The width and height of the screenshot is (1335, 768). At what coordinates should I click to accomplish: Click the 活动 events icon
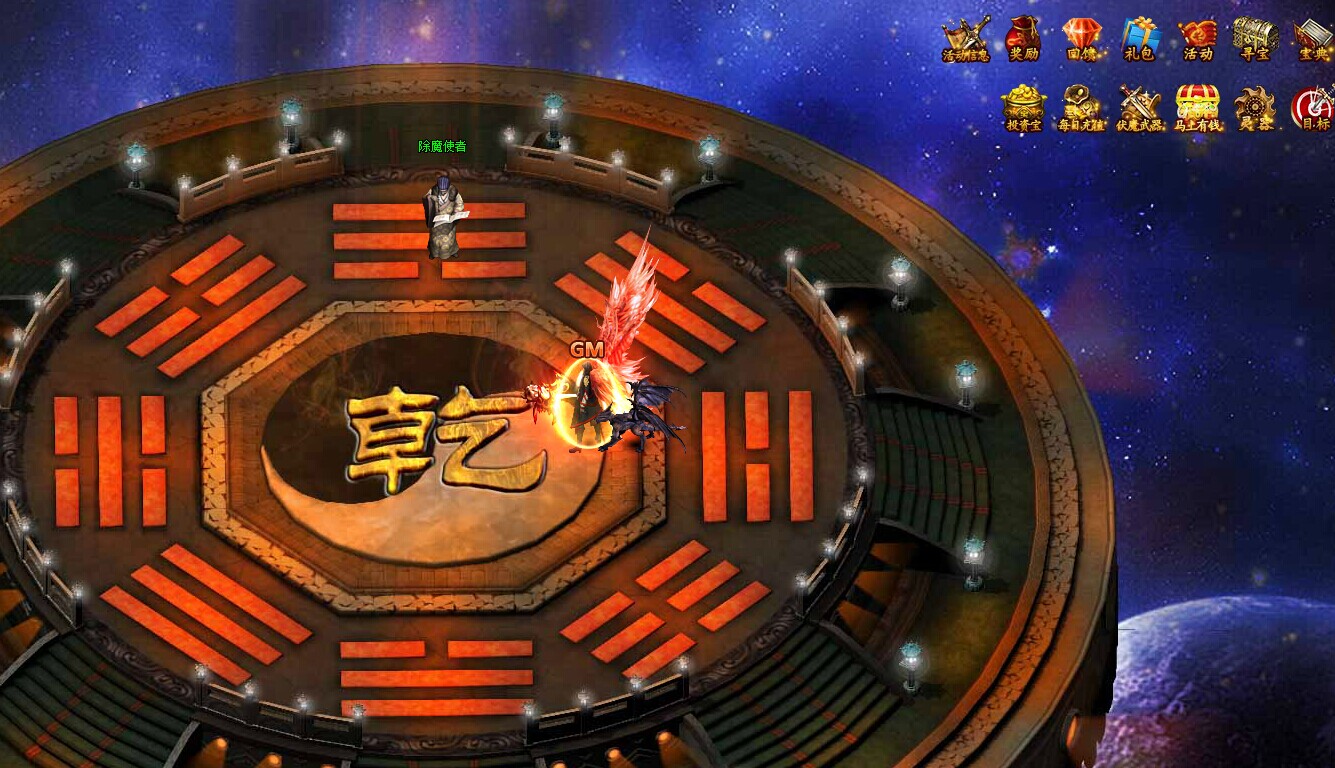coord(1196,35)
